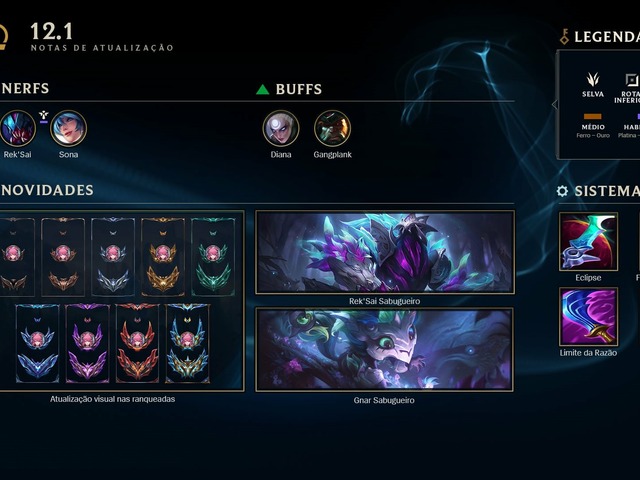Select the Eclipse item icon
640x480 pixels.
588,243
